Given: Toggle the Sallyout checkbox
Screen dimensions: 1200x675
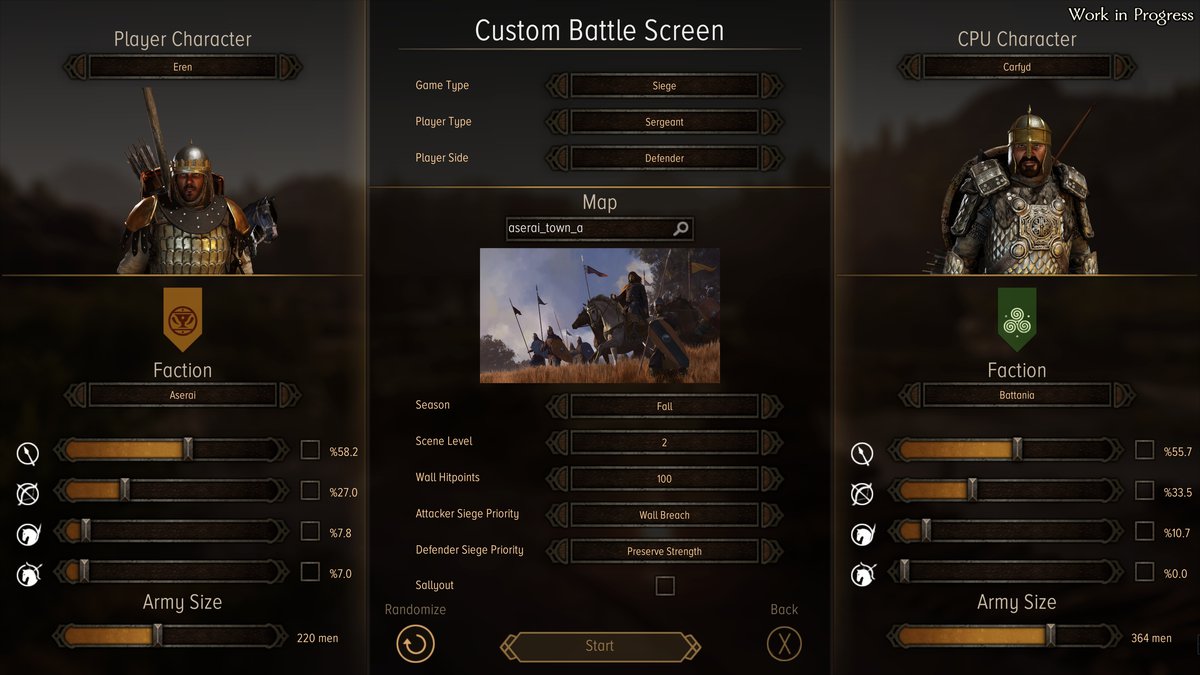Looking at the screenshot, I should point(665,586).
